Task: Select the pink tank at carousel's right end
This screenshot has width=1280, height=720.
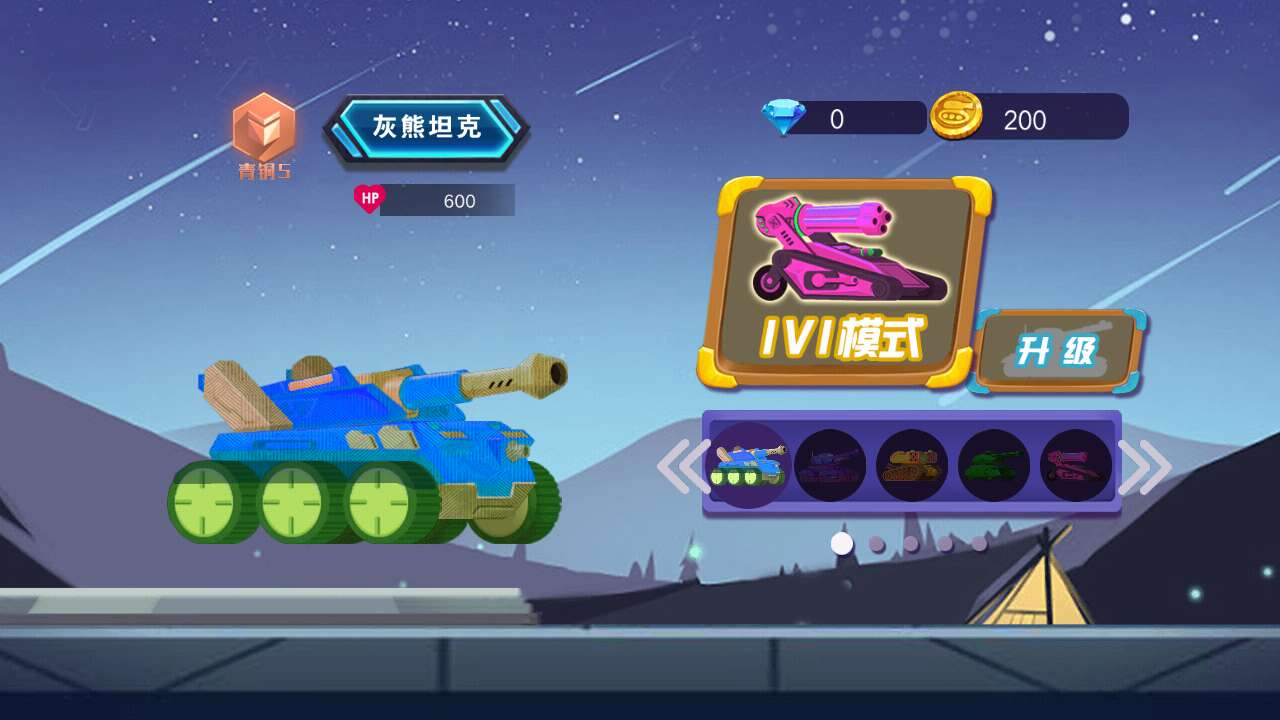Action: pyautogui.click(x=1075, y=465)
